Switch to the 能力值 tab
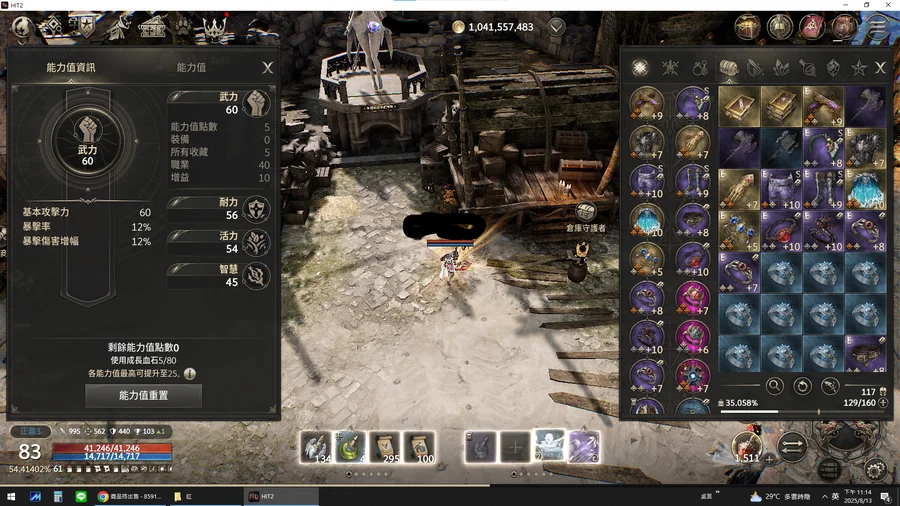Viewport: 900px width, 506px height. pyautogui.click(x=191, y=68)
